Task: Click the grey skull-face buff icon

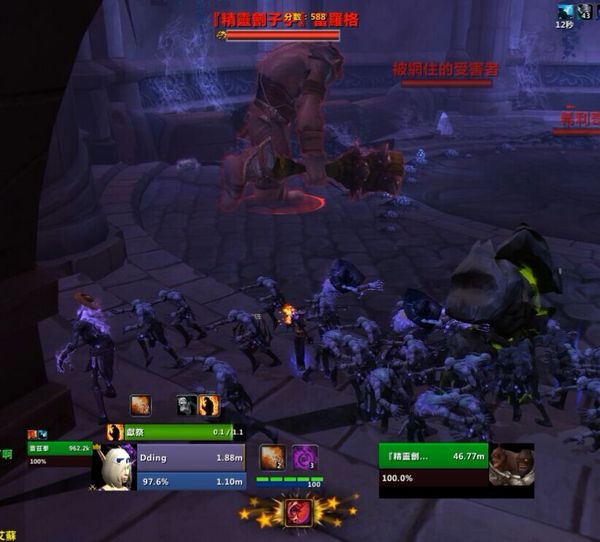Action: coord(187,405)
